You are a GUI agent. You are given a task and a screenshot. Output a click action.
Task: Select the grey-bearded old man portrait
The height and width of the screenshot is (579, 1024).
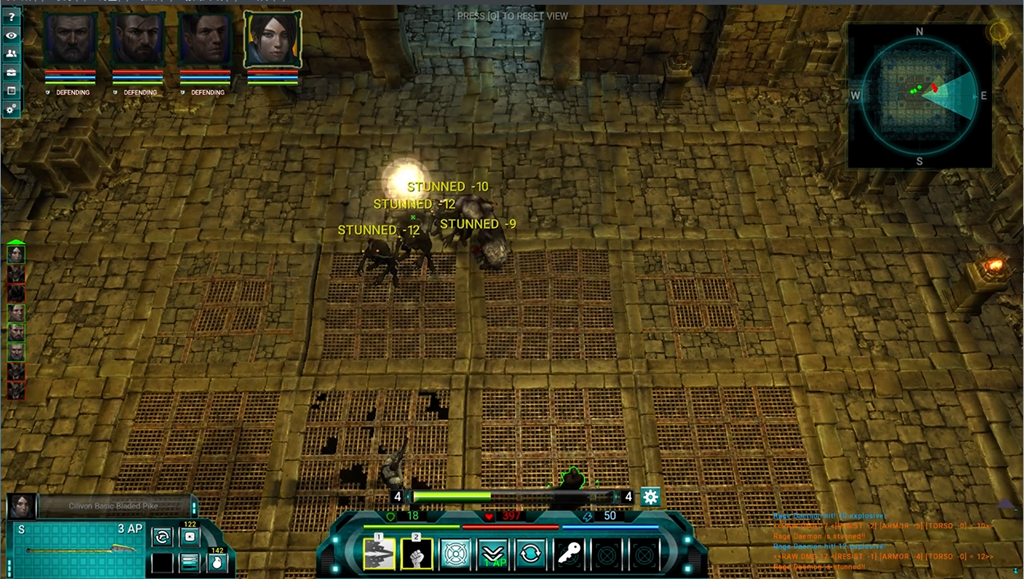[70, 40]
